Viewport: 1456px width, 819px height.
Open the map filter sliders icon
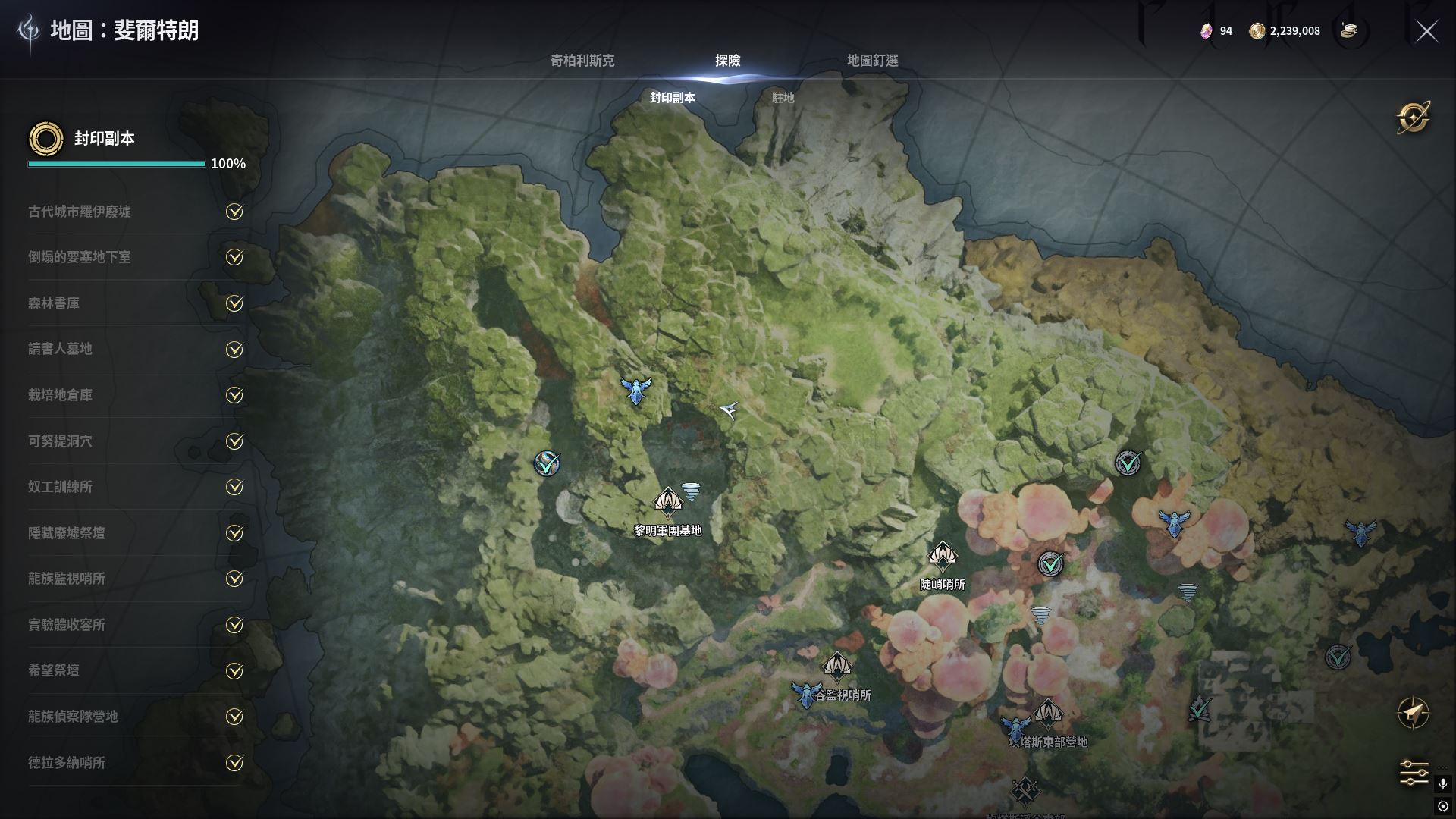click(1414, 773)
